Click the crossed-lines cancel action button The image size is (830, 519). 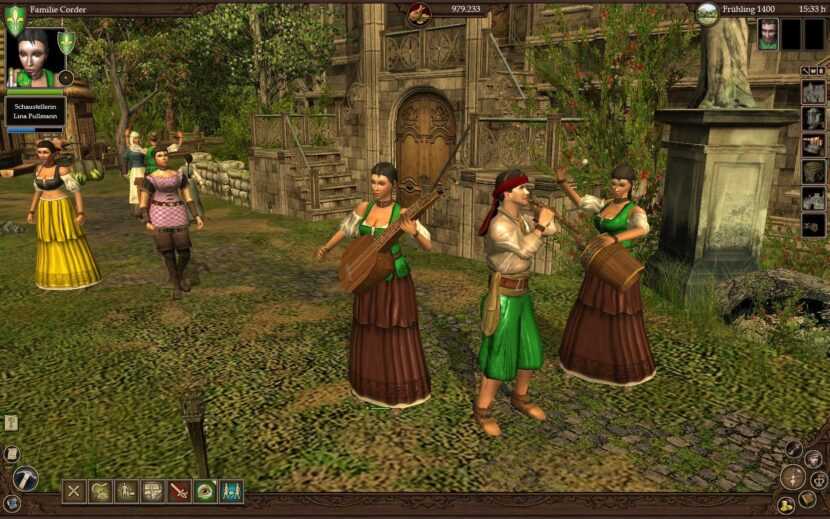[x=74, y=491]
